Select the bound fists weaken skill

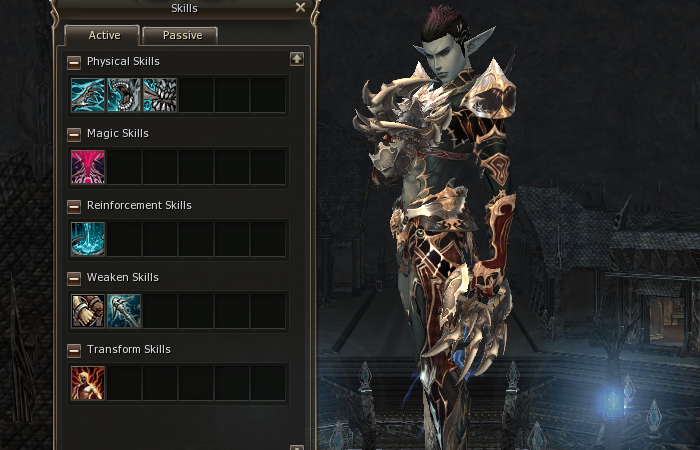(88, 311)
